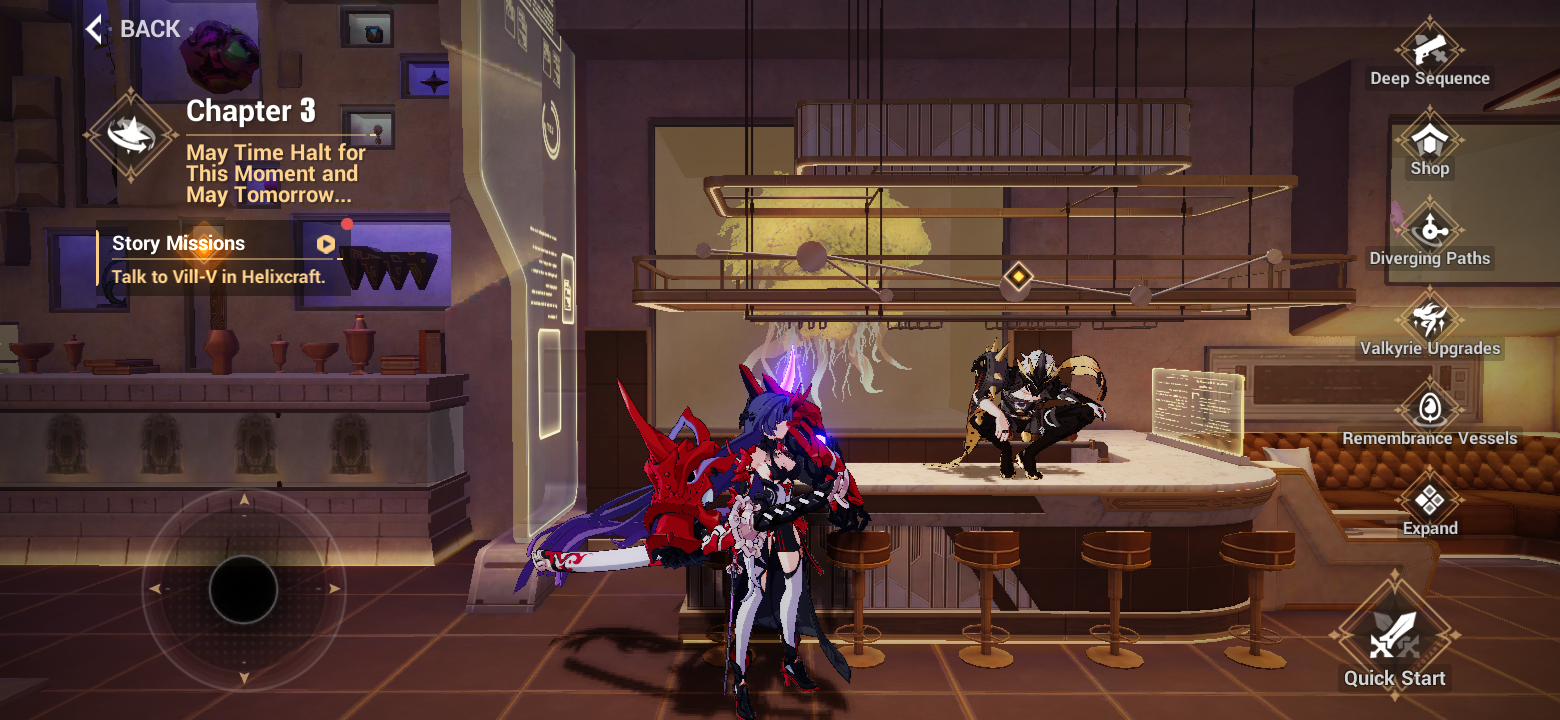Open Valkyrie Upgrades
1560x720 pixels.
click(1429, 318)
